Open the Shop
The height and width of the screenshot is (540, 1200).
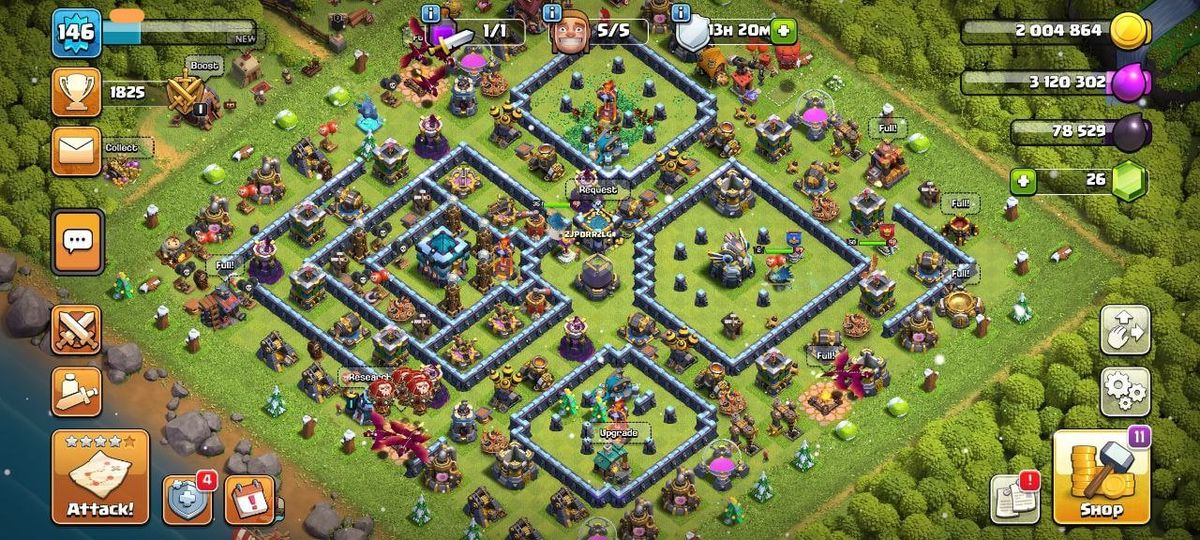1101,477
